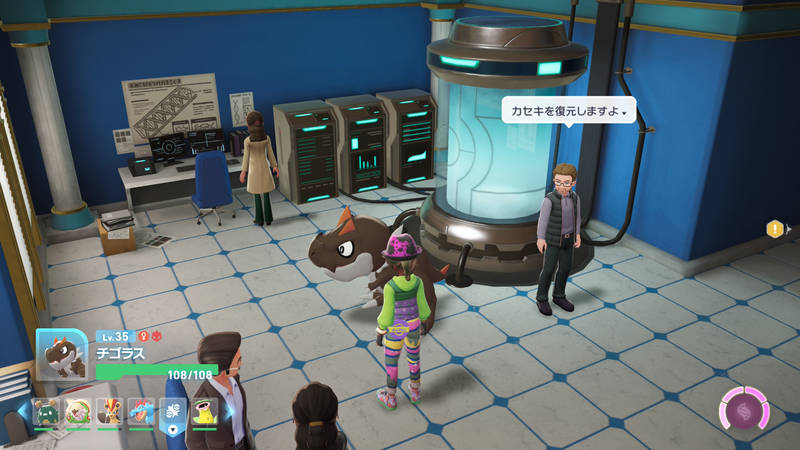
Task: Switch to the orange lion Pokémon slot
Action: pos(109,411)
